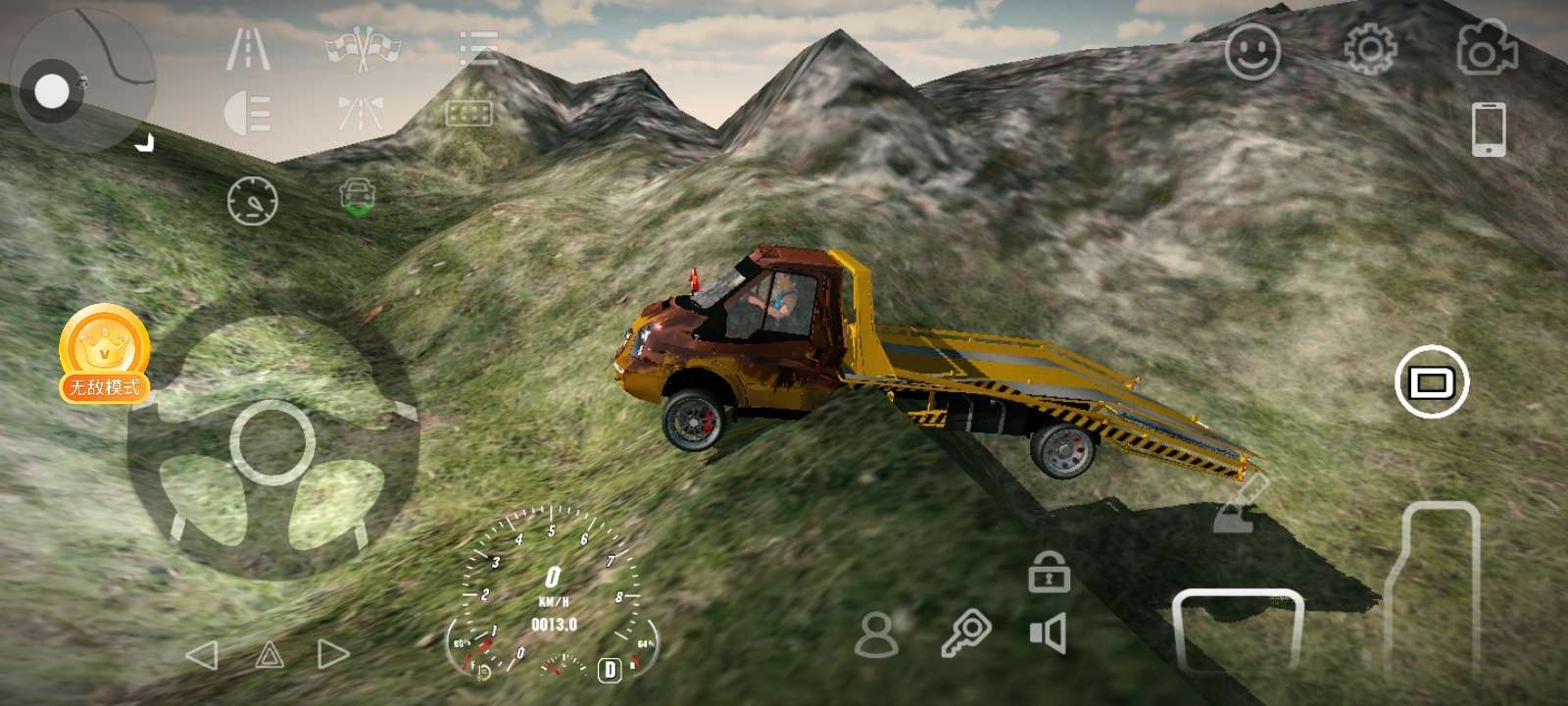Screen dimensions: 1568x706
Task: Click the player character icon
Action: tap(876, 634)
